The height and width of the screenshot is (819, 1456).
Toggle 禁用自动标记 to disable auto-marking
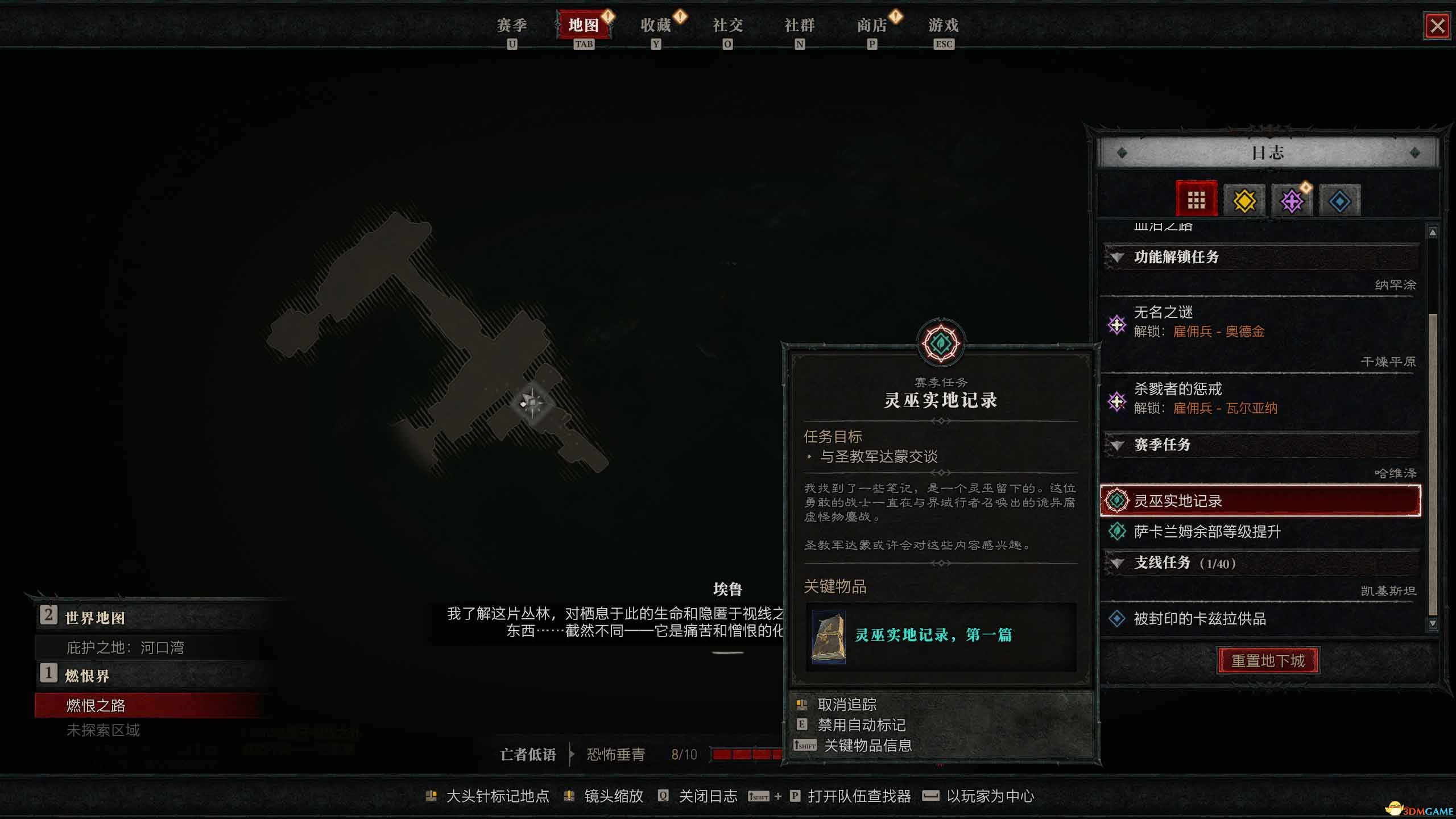tap(862, 725)
